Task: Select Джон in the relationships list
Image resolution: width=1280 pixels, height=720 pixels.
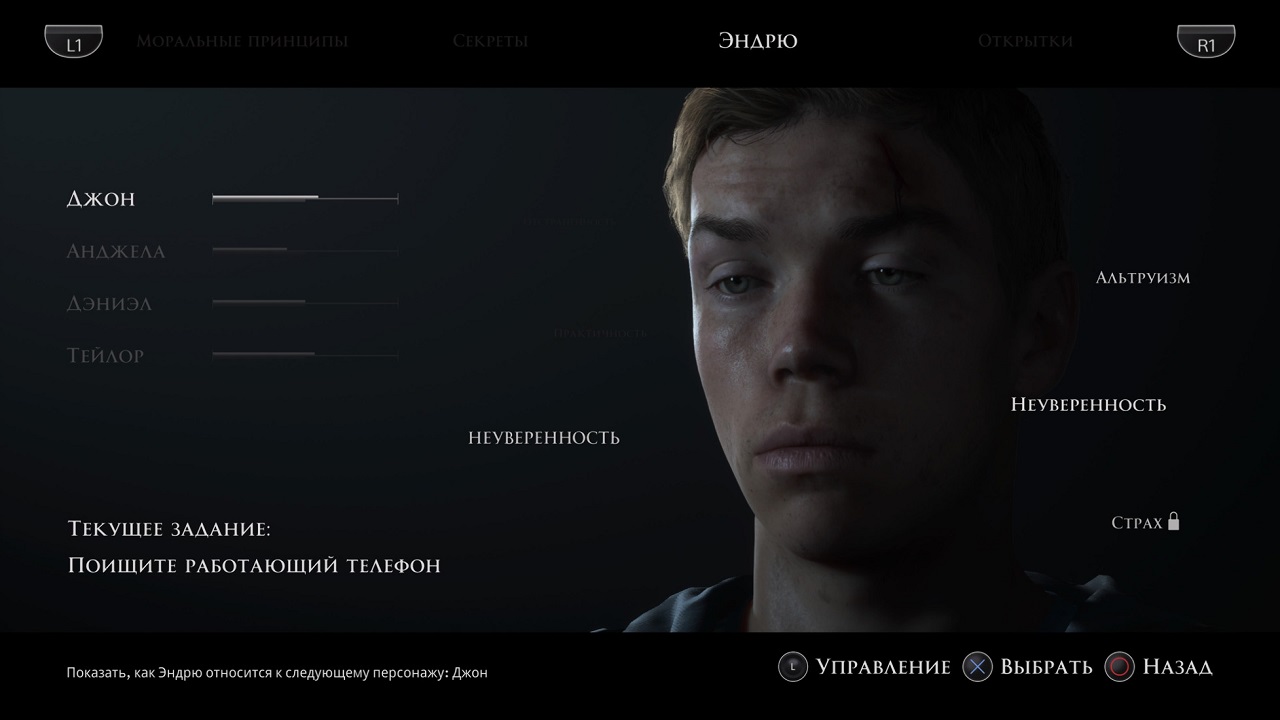Action: (101, 199)
